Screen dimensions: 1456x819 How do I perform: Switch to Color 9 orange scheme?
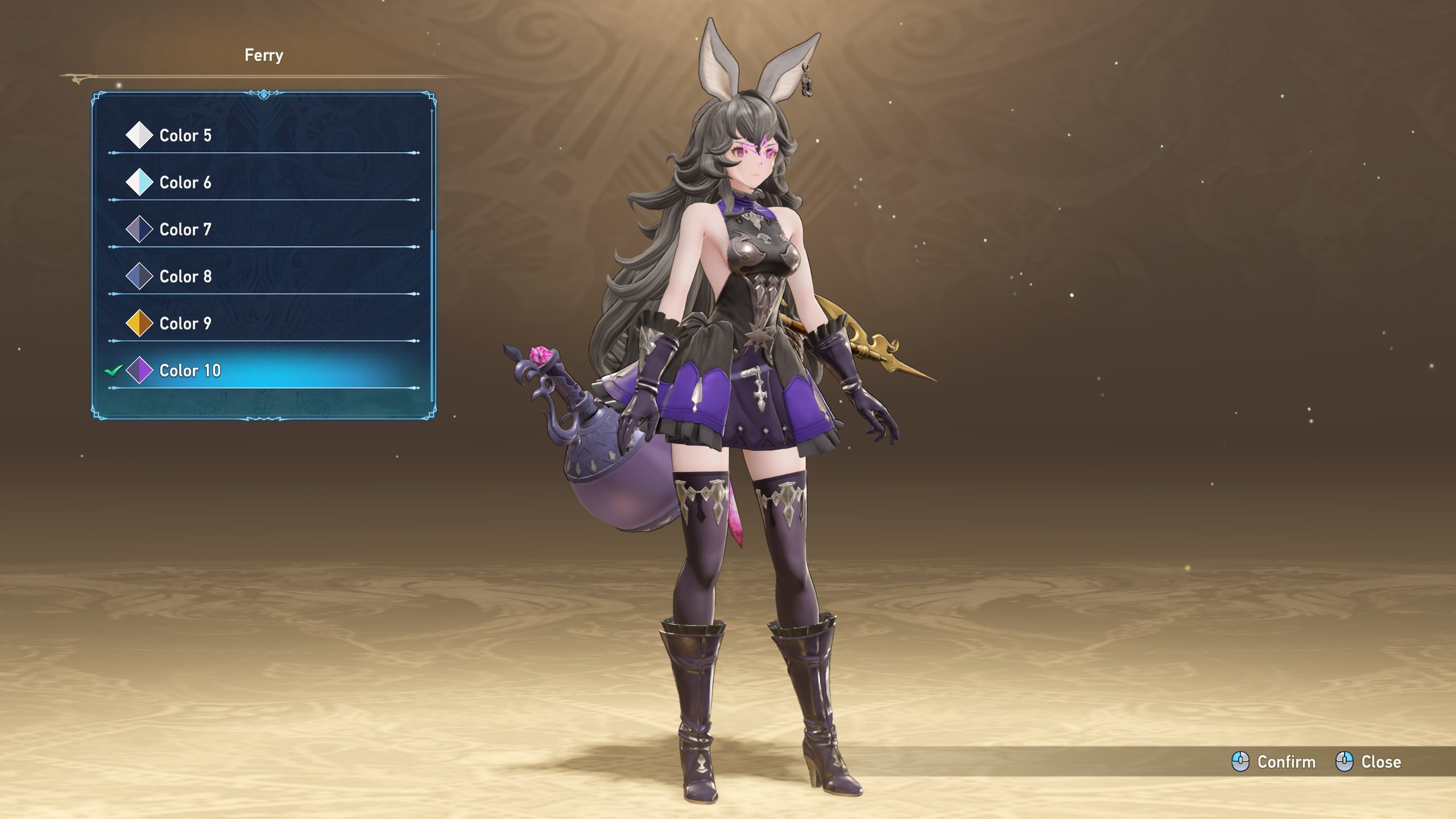pos(185,324)
